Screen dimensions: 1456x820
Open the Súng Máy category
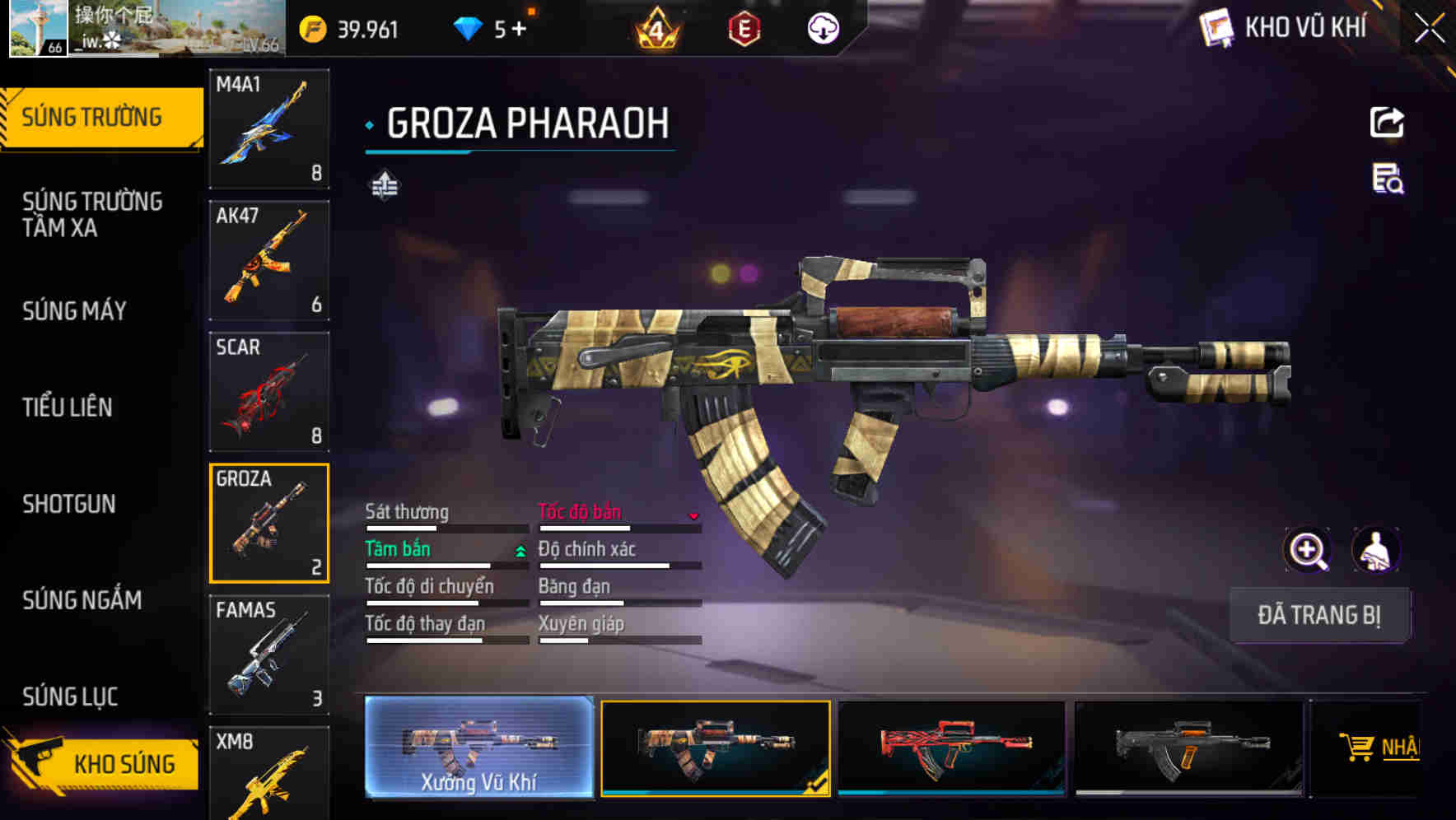(x=75, y=311)
